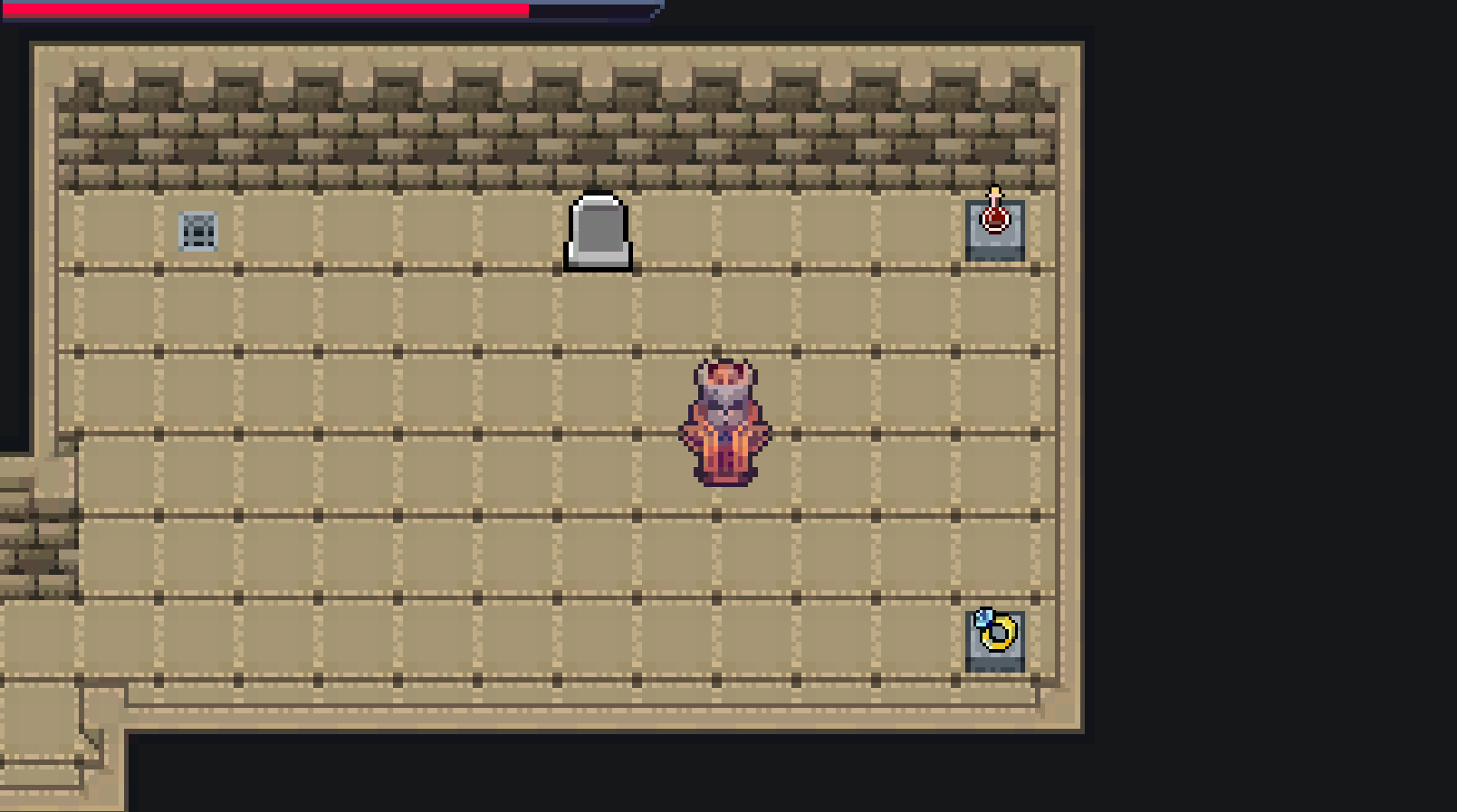Viewport: 1457px width, 812px height.
Task: Select the fiery robed boss character
Action: pos(724,421)
